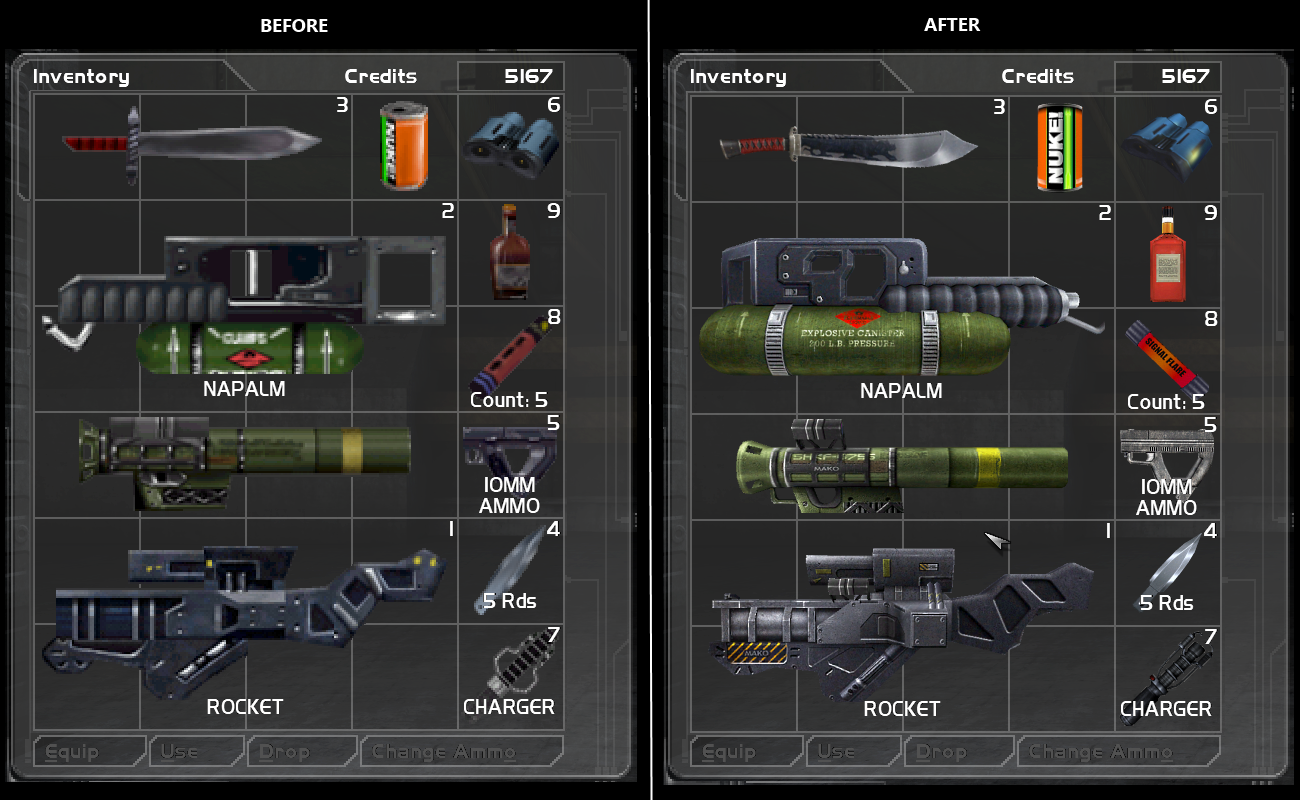Viewport: 1300px width, 800px height.
Task: Click Change Ammo in the AFTER panel
Action: pos(1118,752)
